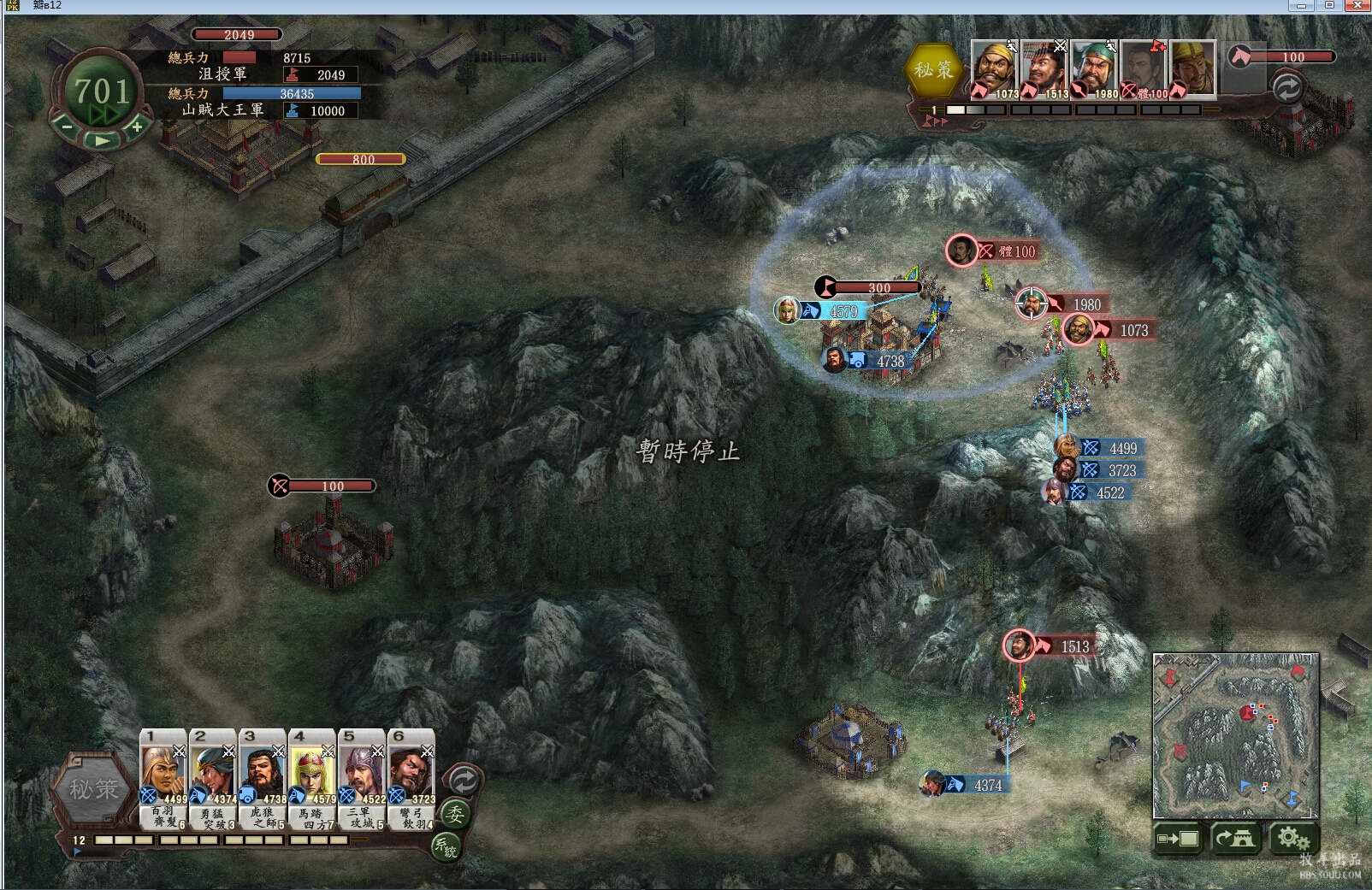
Task: Click the yellow enemy 秘策 hexagon
Action: tap(934, 70)
